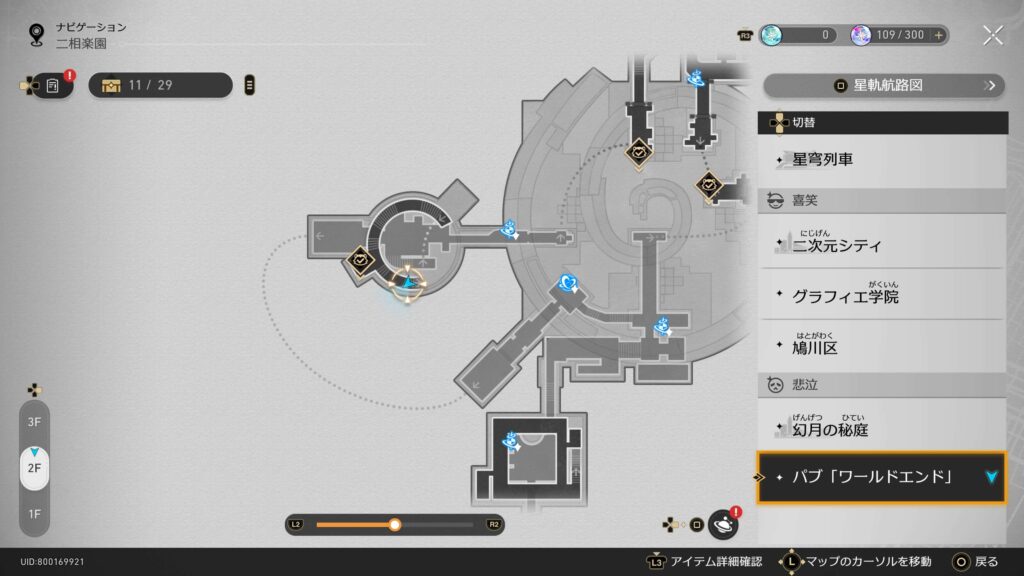Close the navigation map screen
This screenshot has height=576, width=1024.
point(992,35)
